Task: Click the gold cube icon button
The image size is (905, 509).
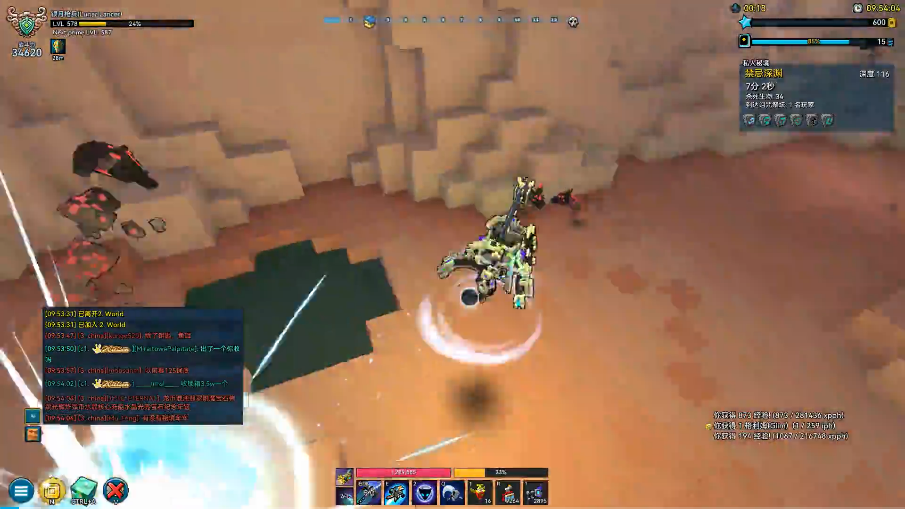Action: 51,490
